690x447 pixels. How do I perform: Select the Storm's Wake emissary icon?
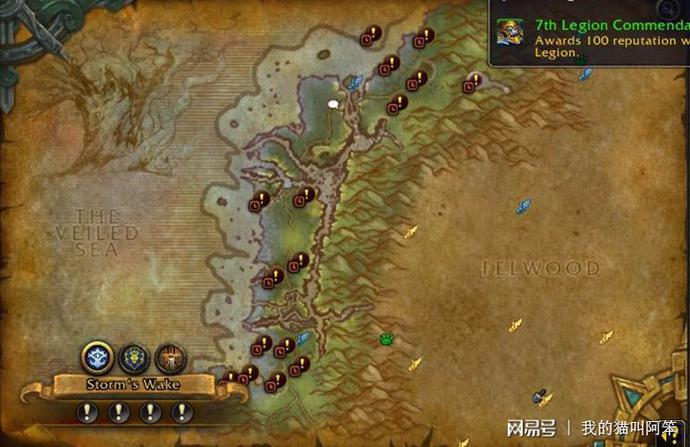(99, 358)
